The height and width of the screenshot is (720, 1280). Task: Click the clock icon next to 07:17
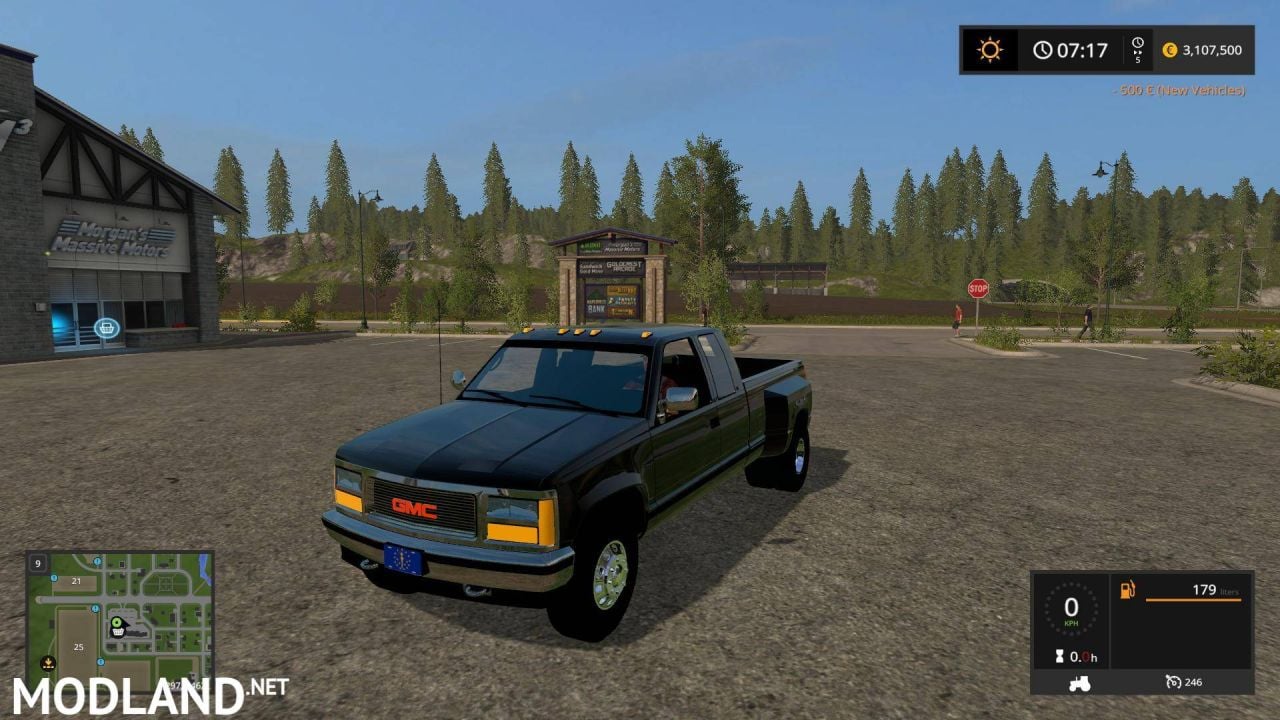click(1045, 48)
